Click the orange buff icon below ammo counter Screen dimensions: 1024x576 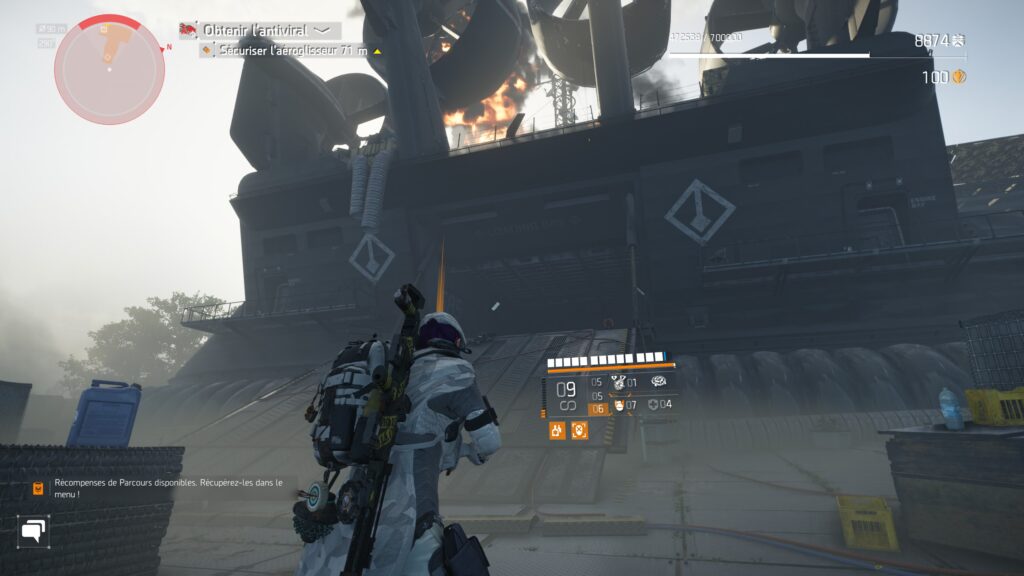pos(557,431)
